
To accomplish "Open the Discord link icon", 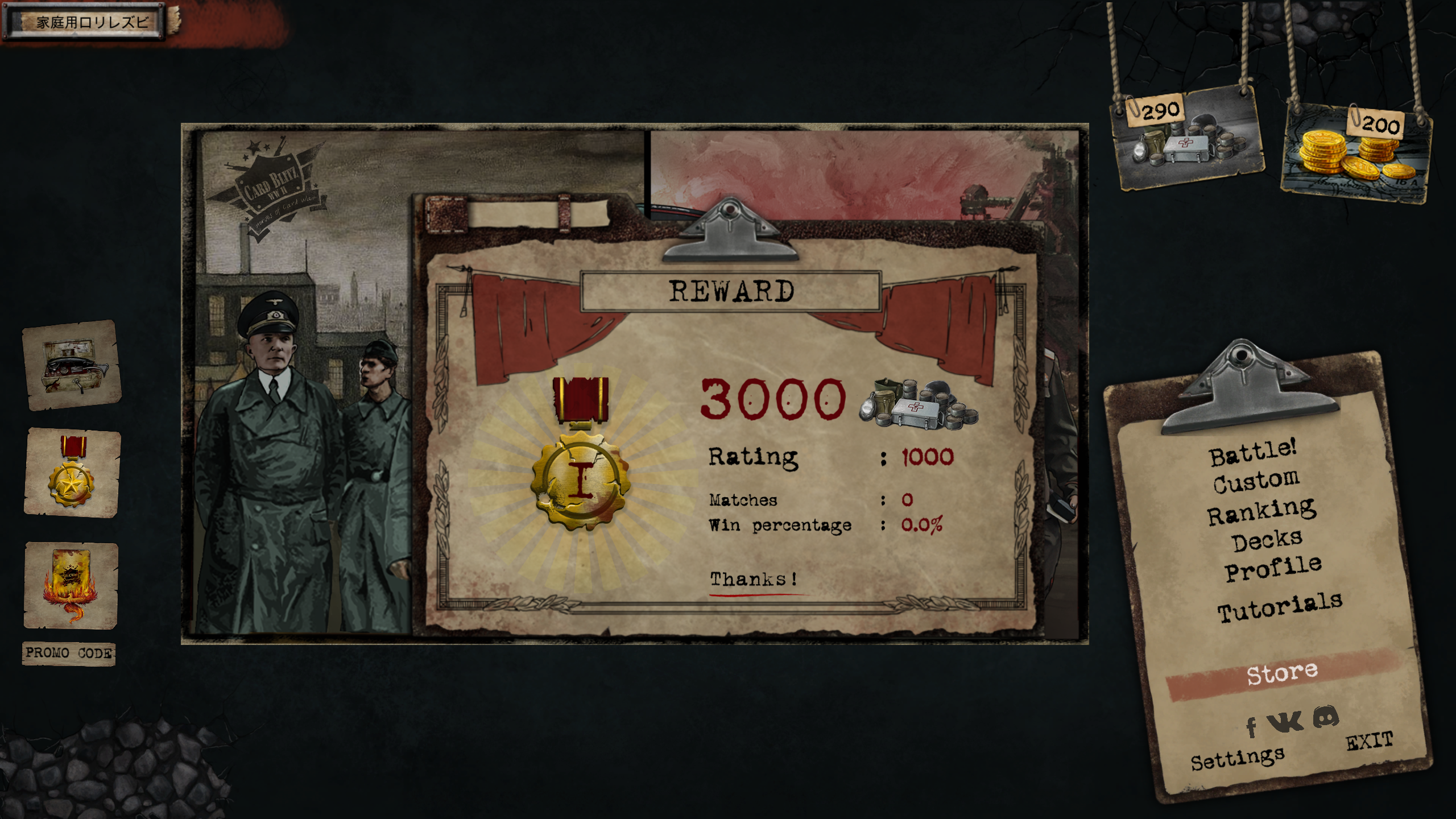I will point(1326,717).
